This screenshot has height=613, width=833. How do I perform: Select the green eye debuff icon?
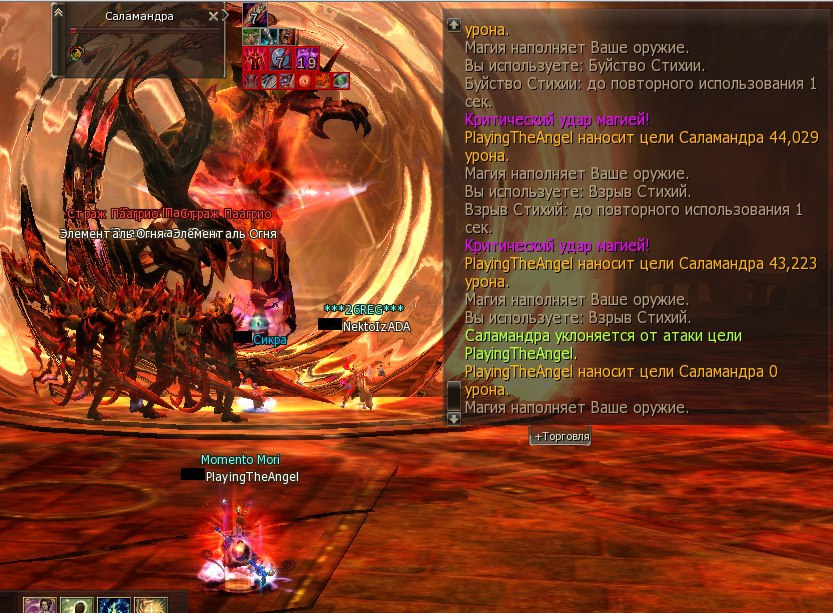pos(340,80)
